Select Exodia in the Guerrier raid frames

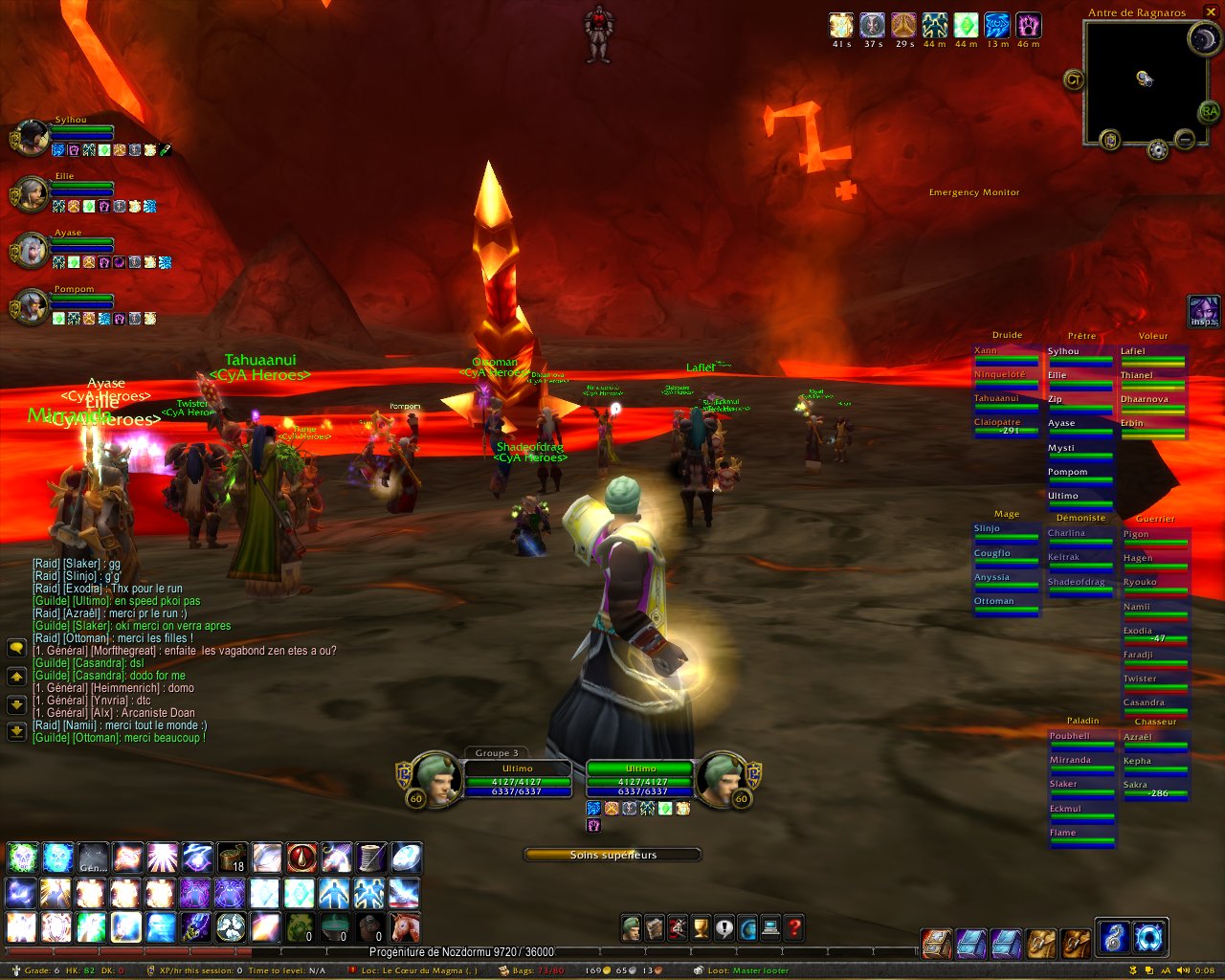1155,635
